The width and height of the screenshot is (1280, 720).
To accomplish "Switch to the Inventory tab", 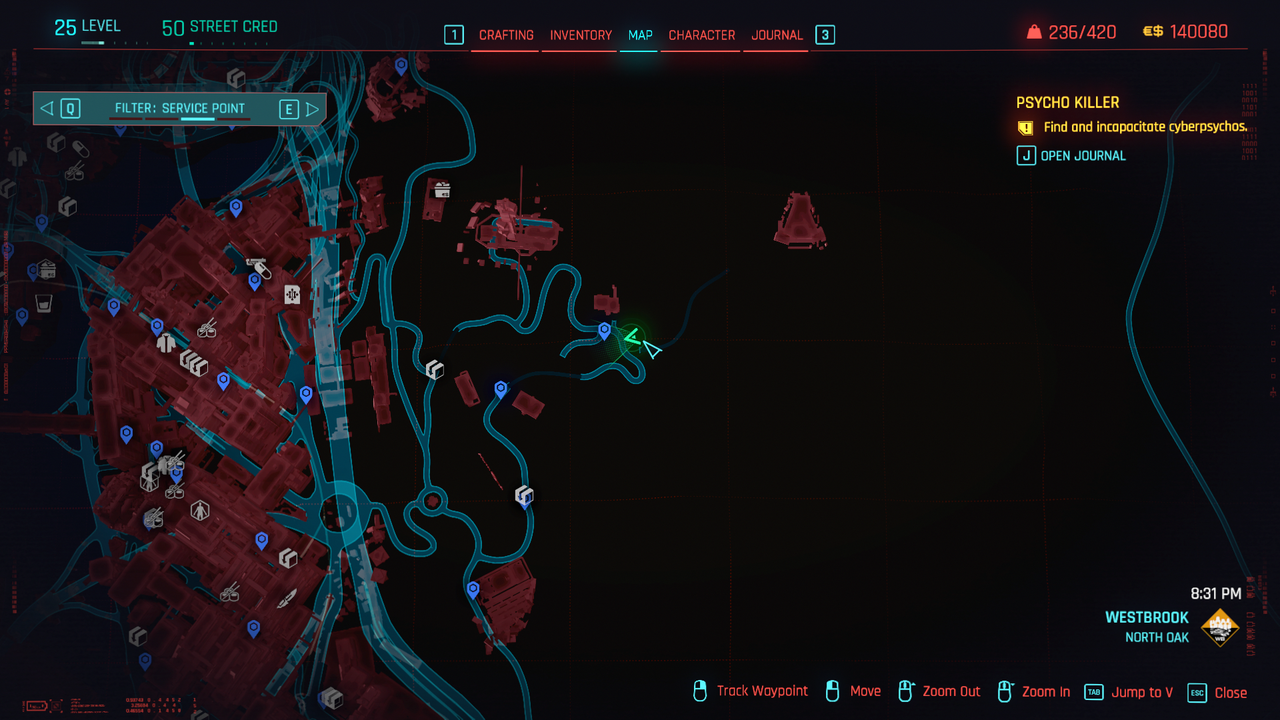I will (x=580, y=35).
